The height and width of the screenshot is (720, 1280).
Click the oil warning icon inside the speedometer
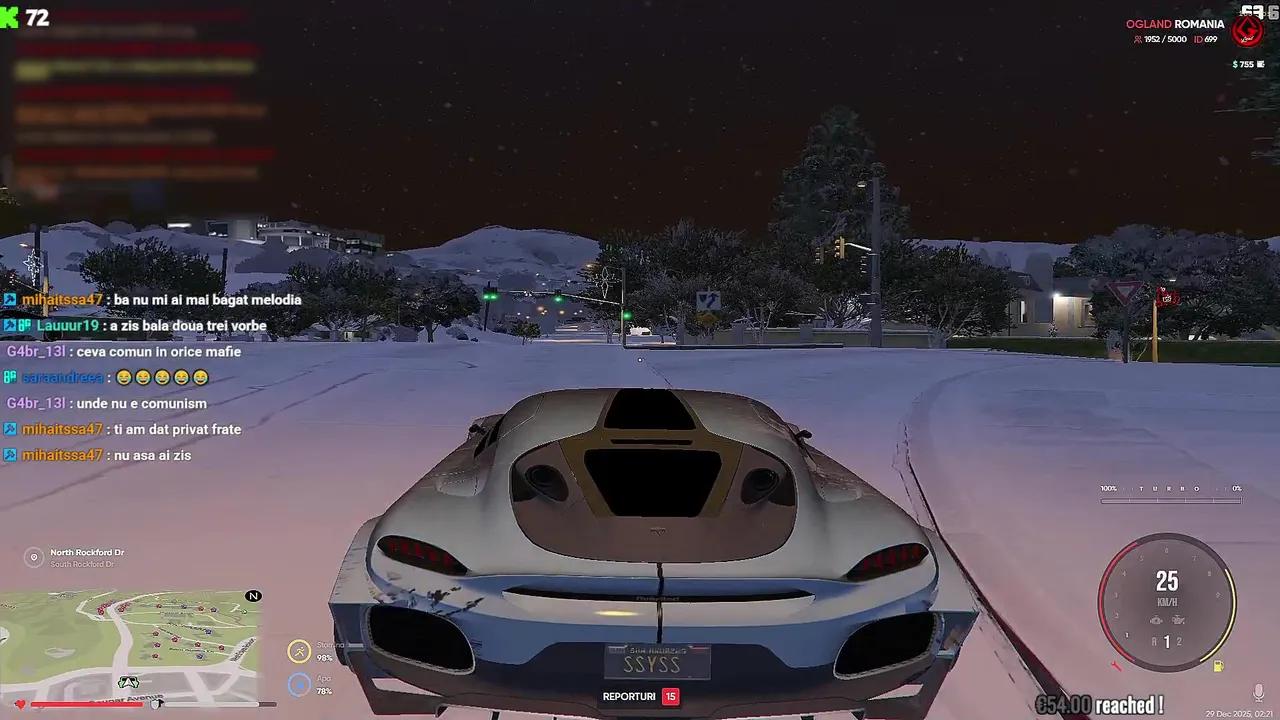[x=1178, y=619]
